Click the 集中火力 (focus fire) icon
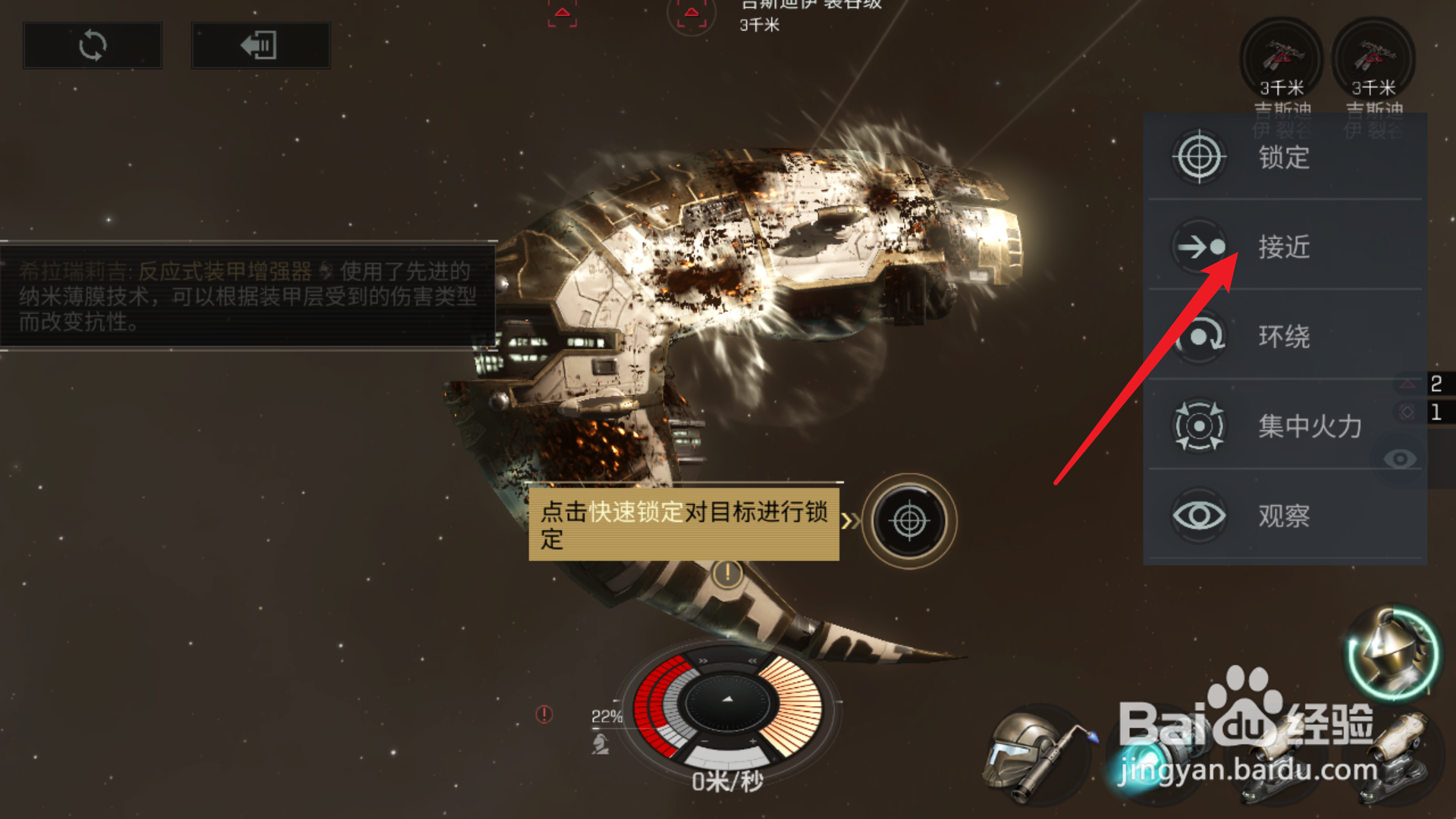 pyautogui.click(x=1199, y=426)
